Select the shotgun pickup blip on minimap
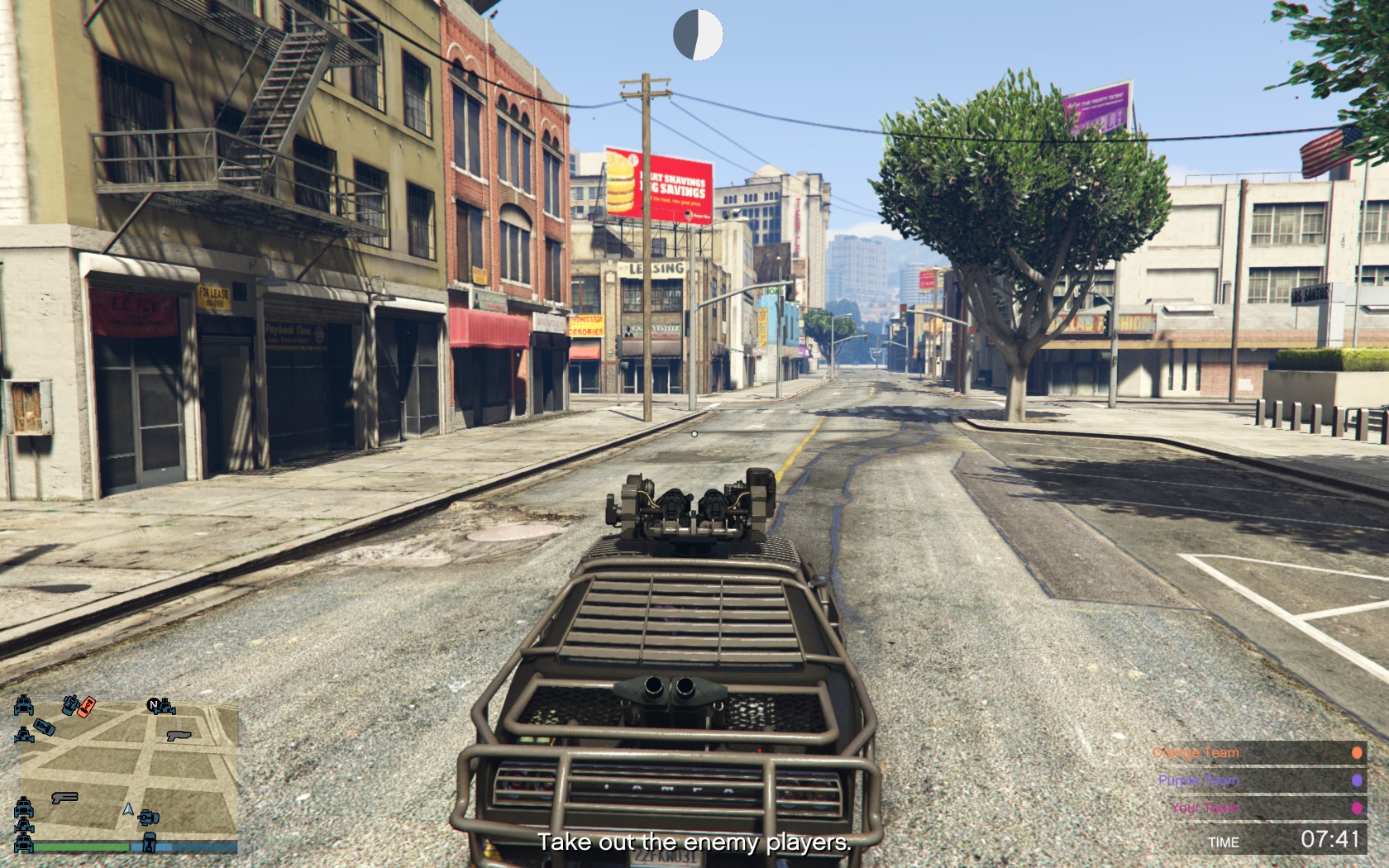 pyautogui.click(x=64, y=798)
